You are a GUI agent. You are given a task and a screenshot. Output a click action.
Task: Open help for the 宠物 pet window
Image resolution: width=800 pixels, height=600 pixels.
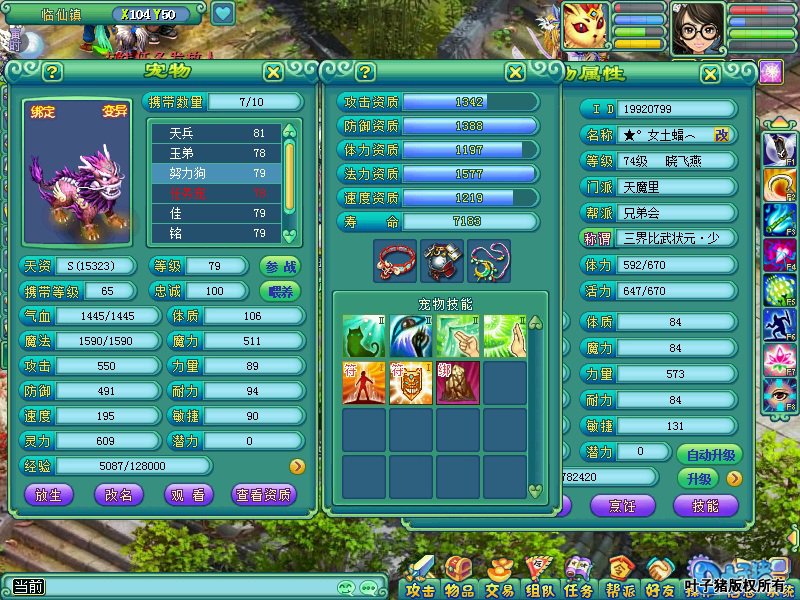[52, 72]
